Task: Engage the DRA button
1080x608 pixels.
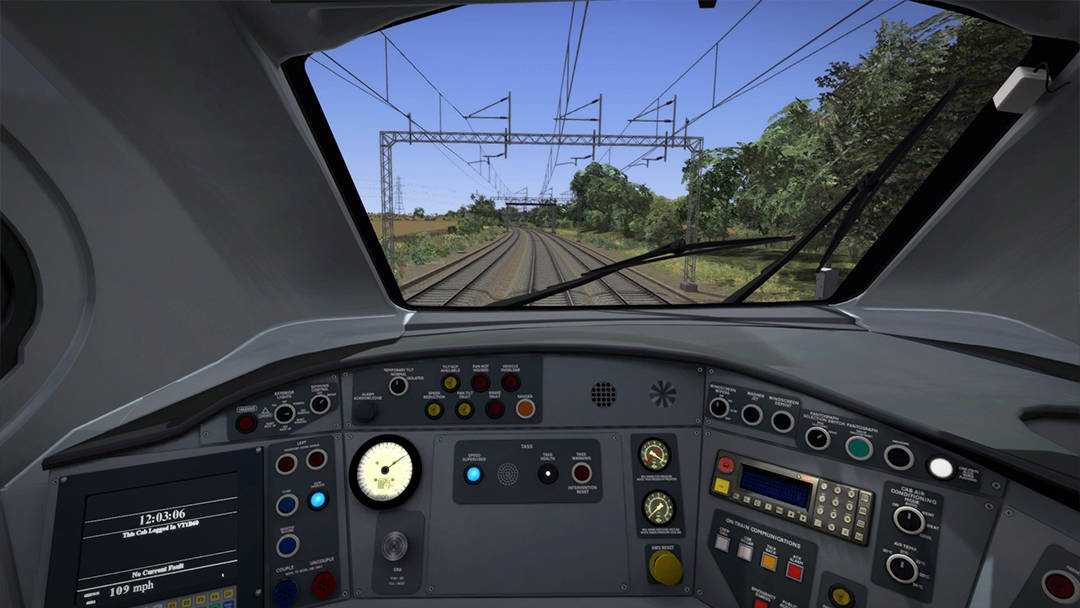Action: 395,546
